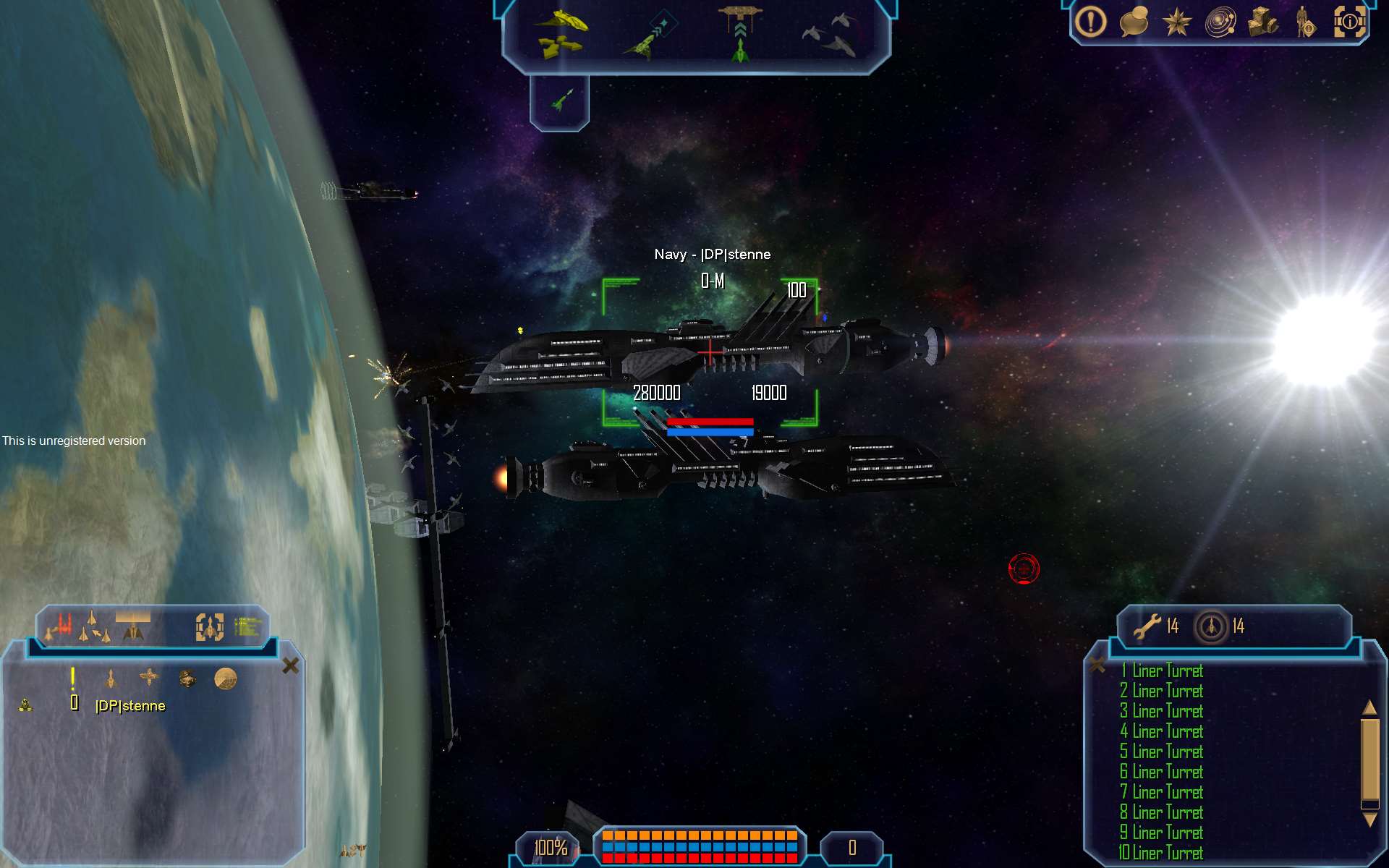
Task: Open the cargo crates icon
Action: coord(1263,22)
